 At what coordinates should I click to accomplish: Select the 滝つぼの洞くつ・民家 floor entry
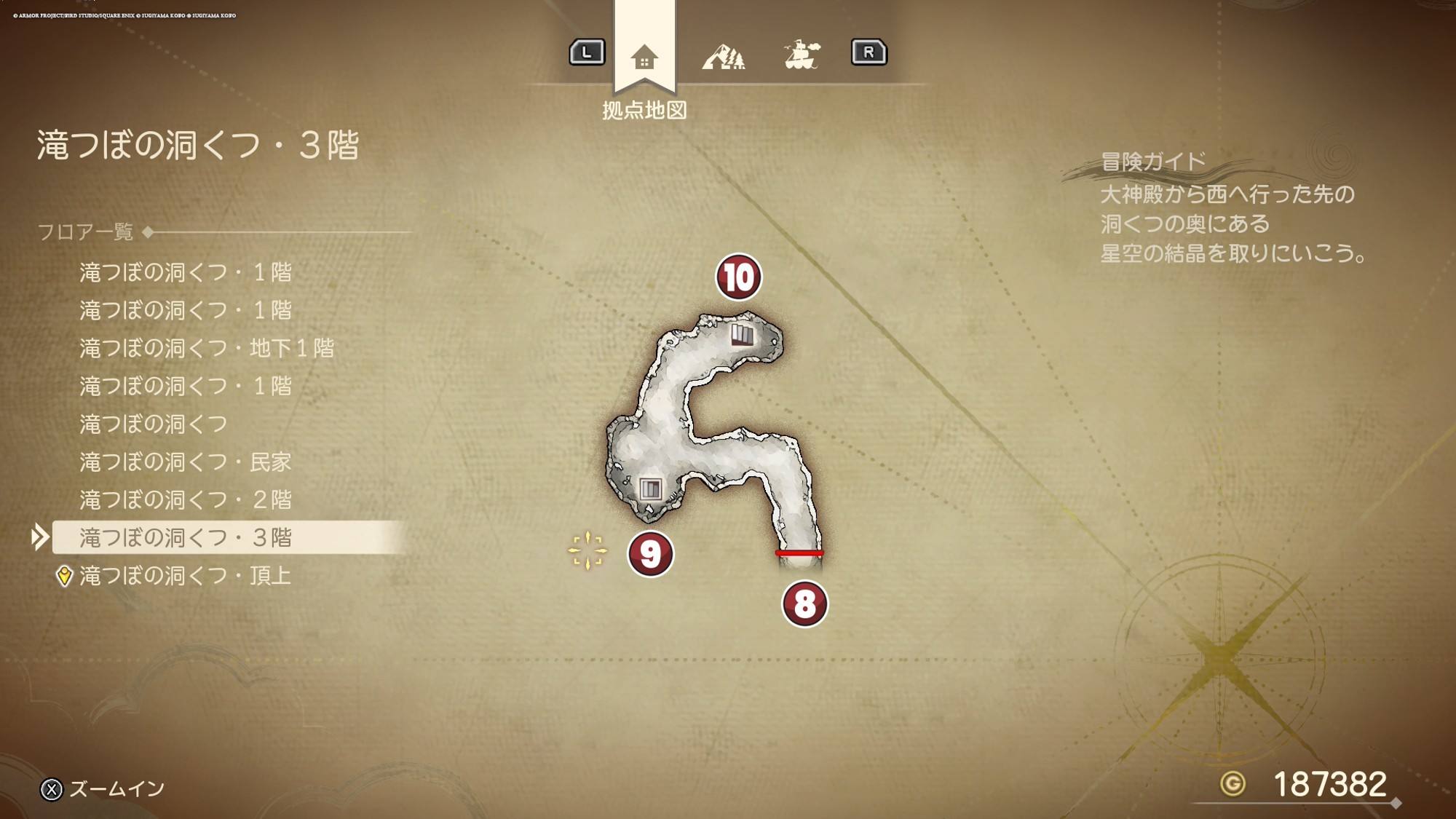(x=185, y=462)
